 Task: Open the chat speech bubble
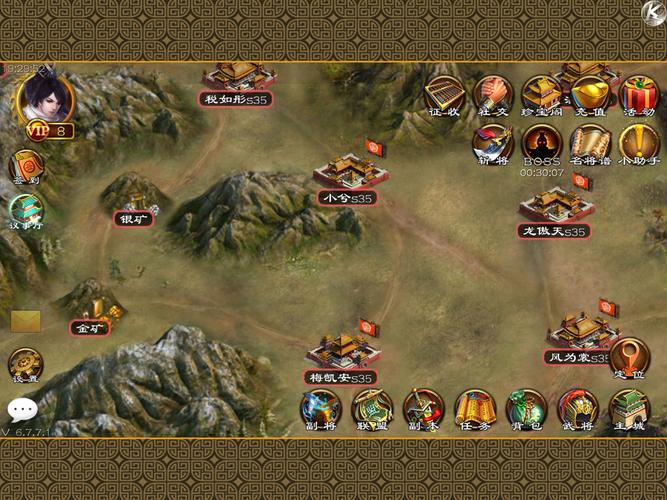click(x=22, y=409)
